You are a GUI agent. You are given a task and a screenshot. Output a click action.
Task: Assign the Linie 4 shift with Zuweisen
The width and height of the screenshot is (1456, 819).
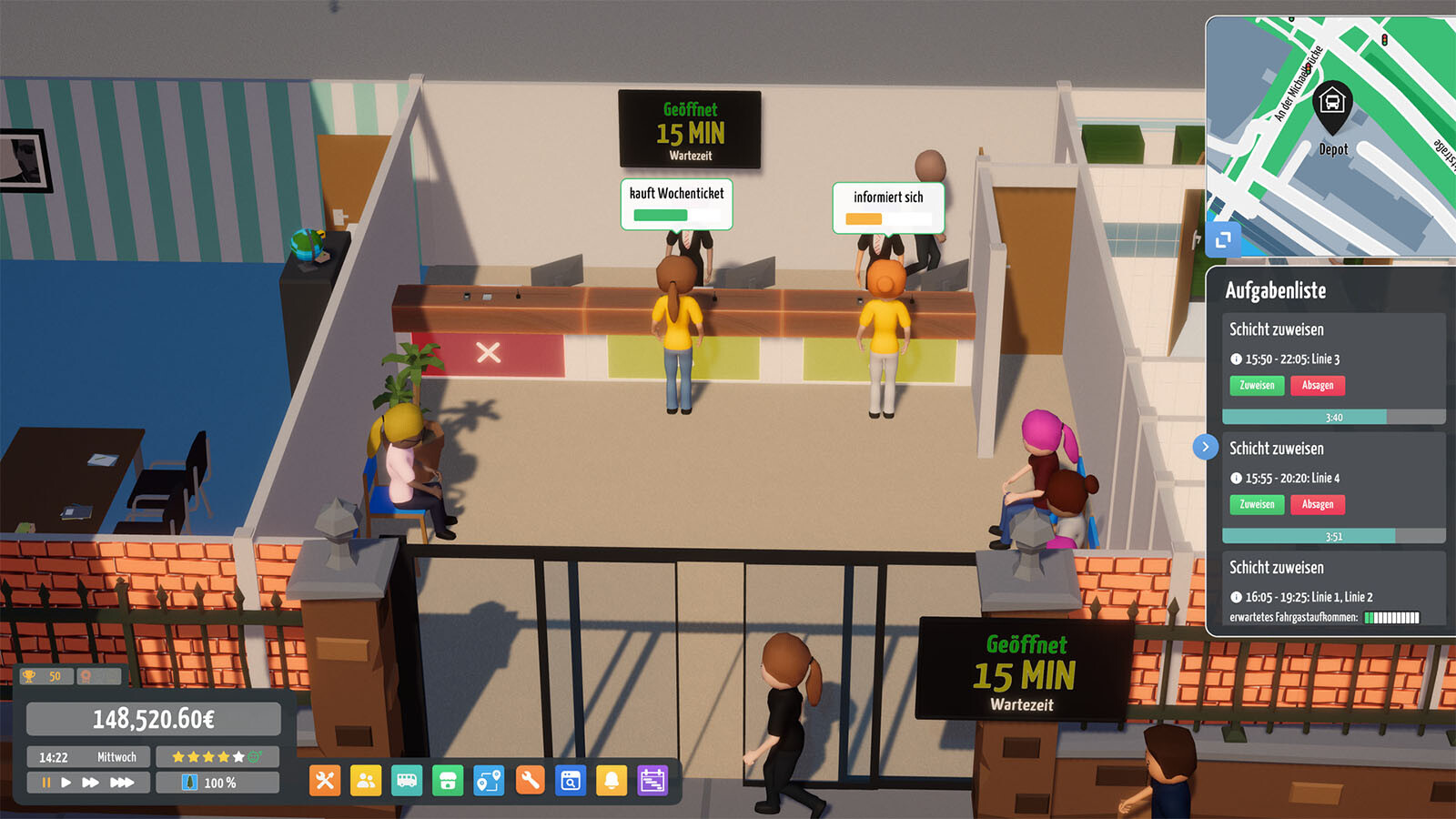pyautogui.click(x=1257, y=504)
